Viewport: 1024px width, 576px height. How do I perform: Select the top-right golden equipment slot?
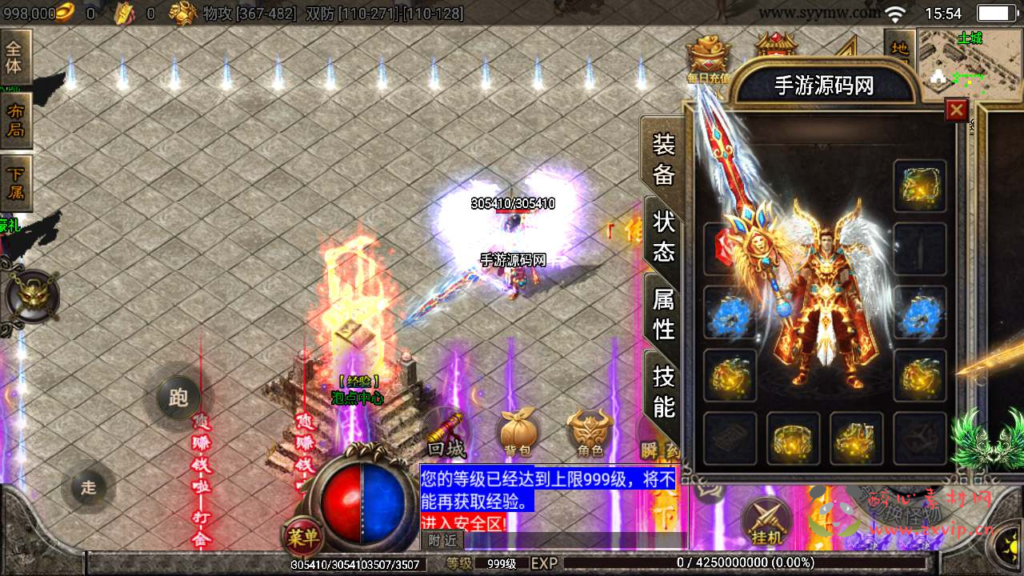[919, 186]
